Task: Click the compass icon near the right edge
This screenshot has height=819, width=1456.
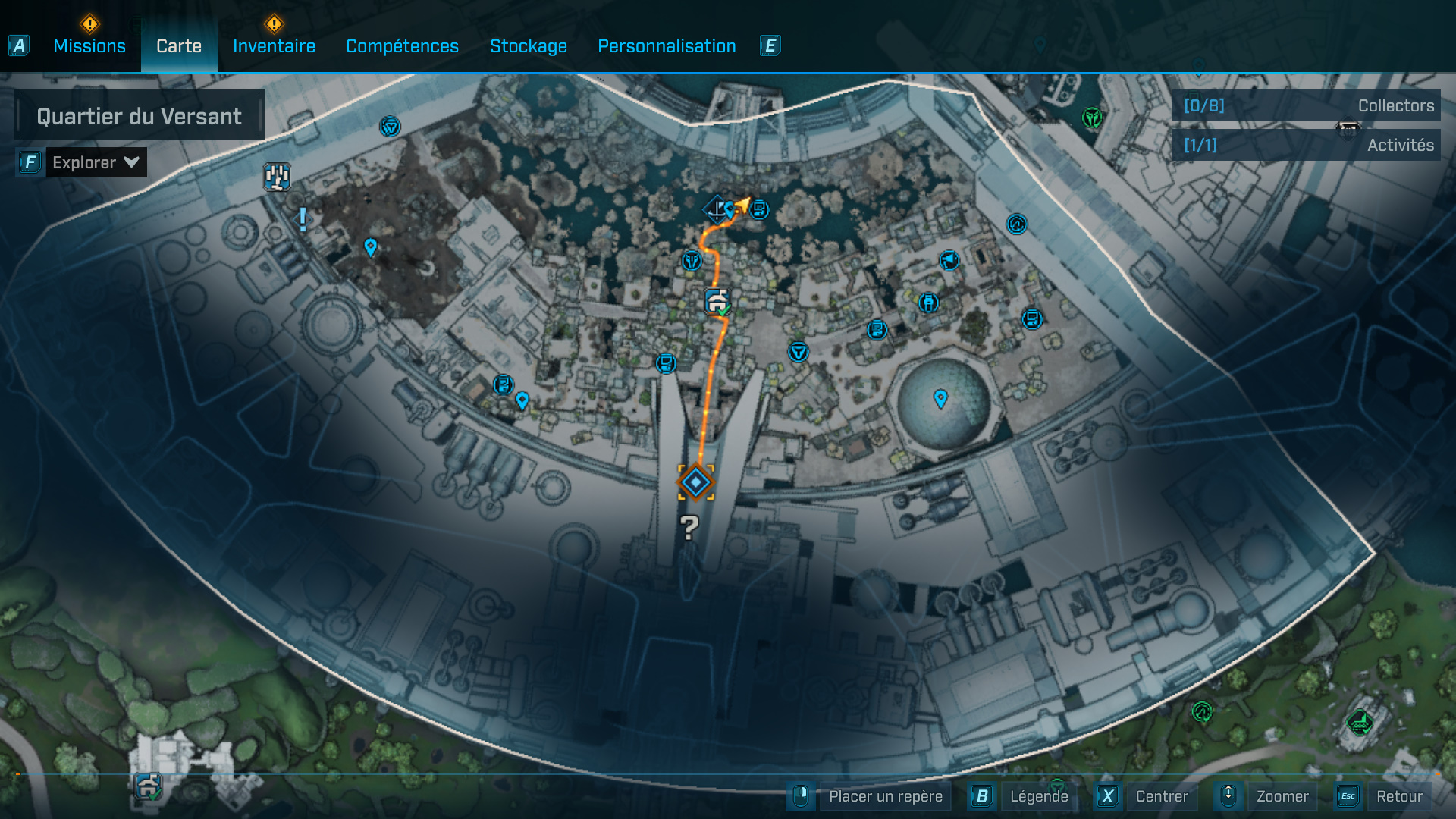Action: click(x=1018, y=224)
